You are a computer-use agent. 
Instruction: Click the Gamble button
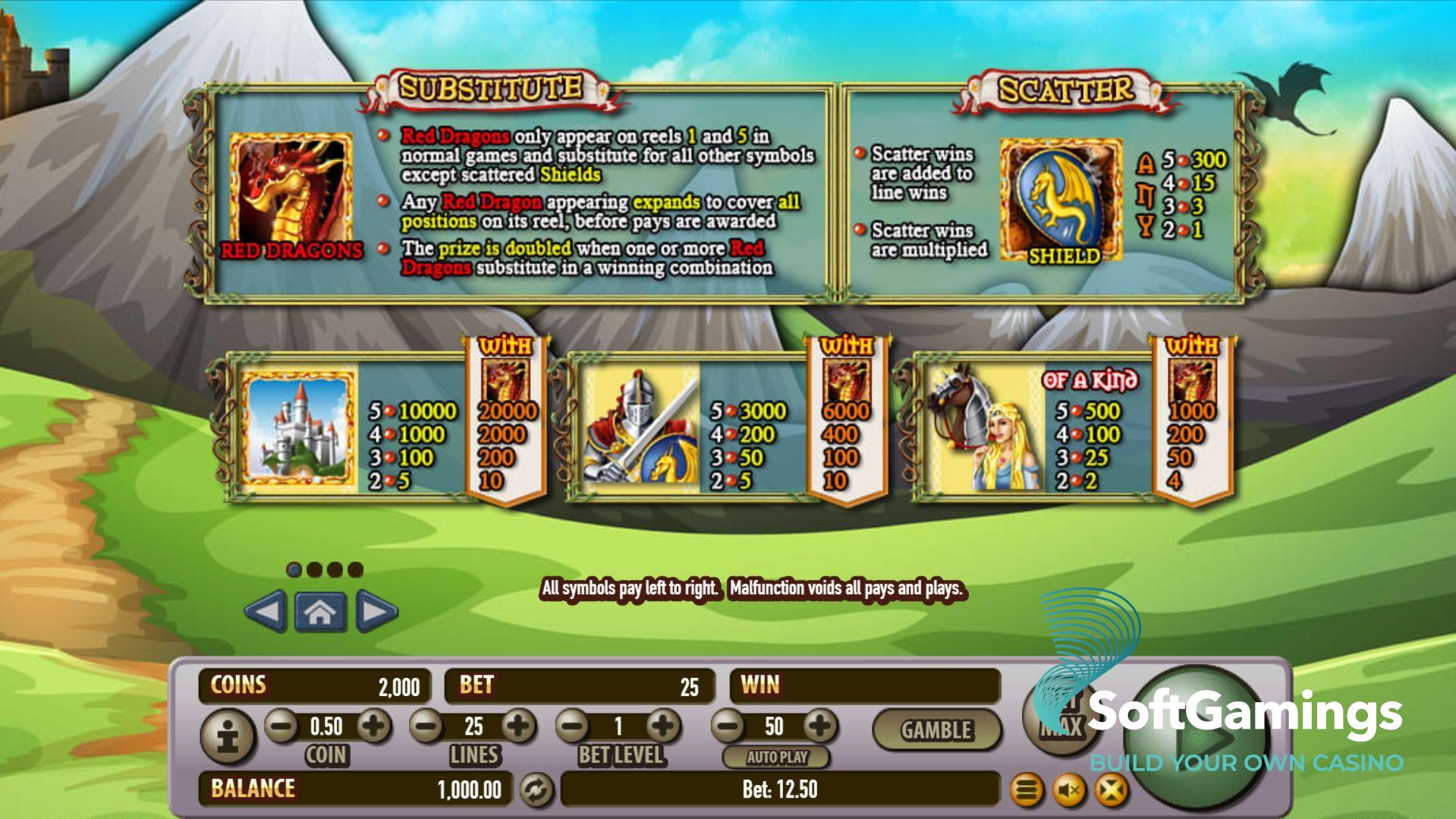coord(936,730)
